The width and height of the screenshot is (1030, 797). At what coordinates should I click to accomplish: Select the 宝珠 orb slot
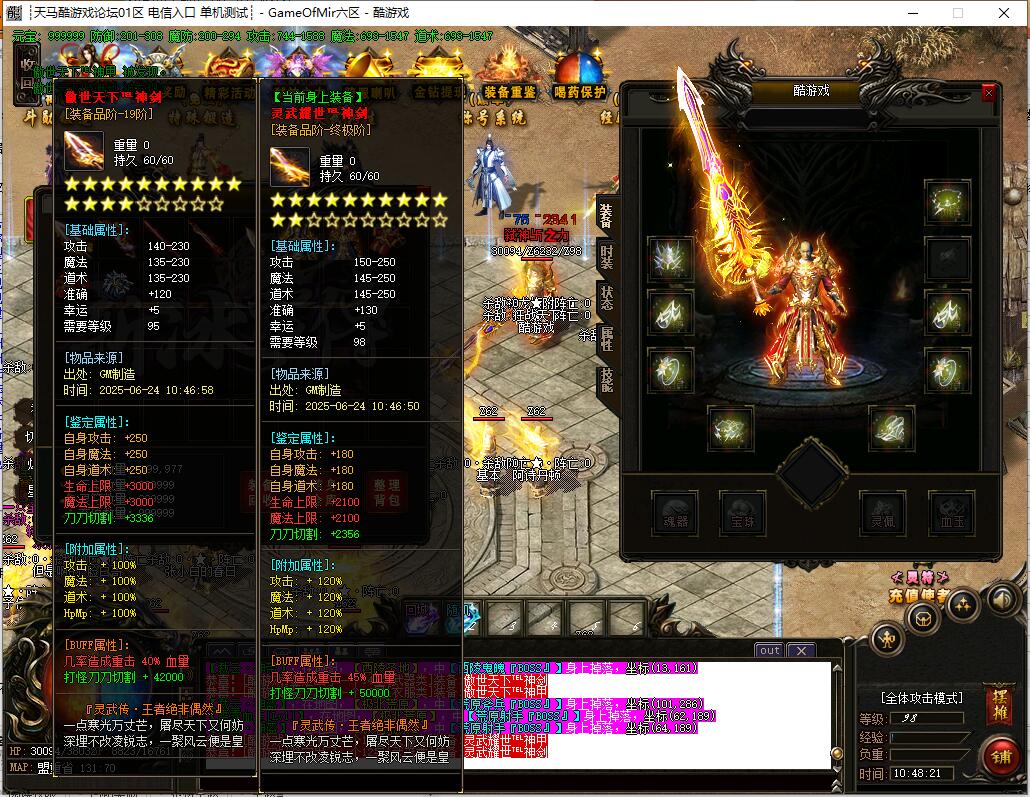click(743, 511)
